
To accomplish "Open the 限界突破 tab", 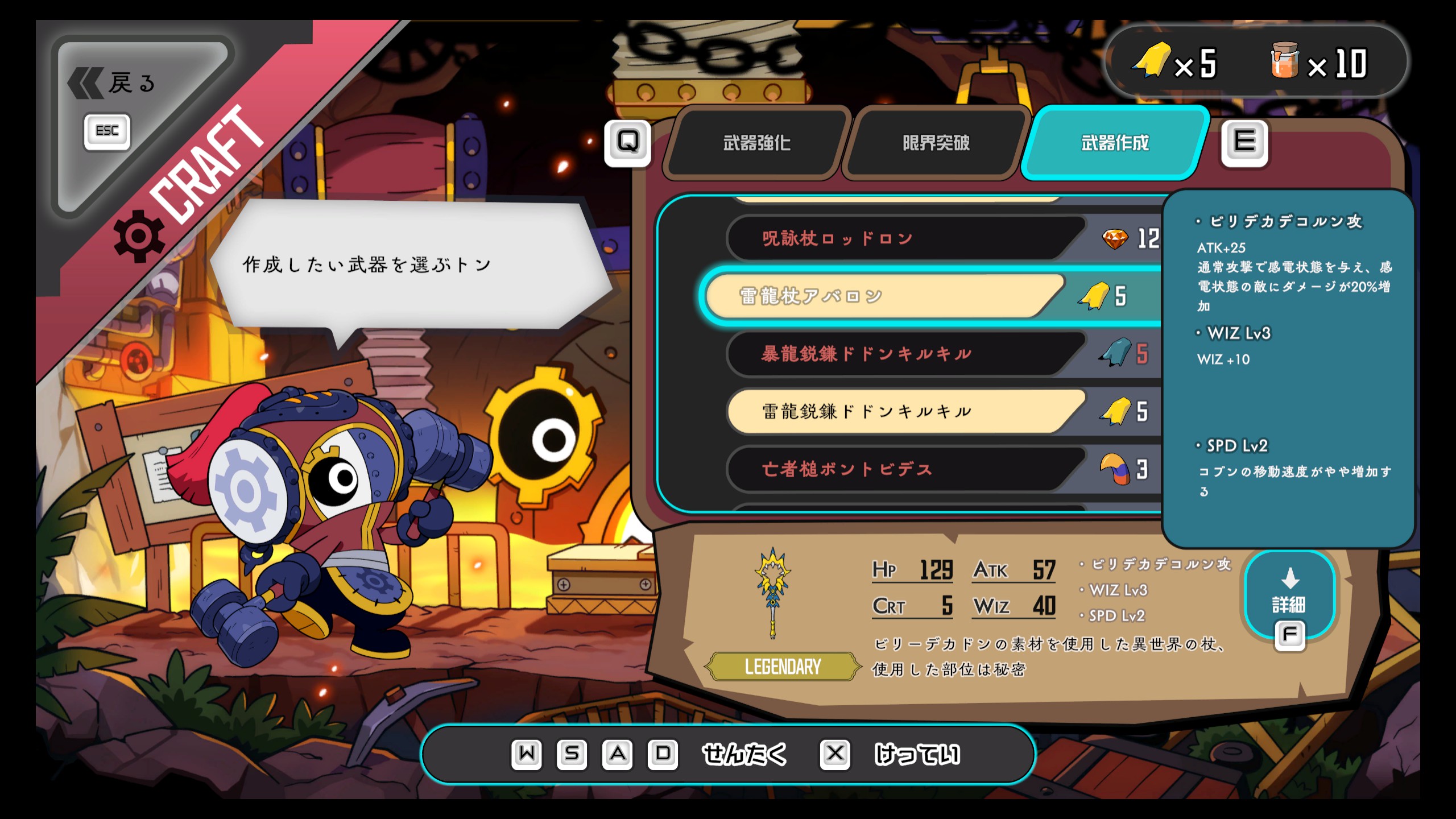I will tap(936, 143).
